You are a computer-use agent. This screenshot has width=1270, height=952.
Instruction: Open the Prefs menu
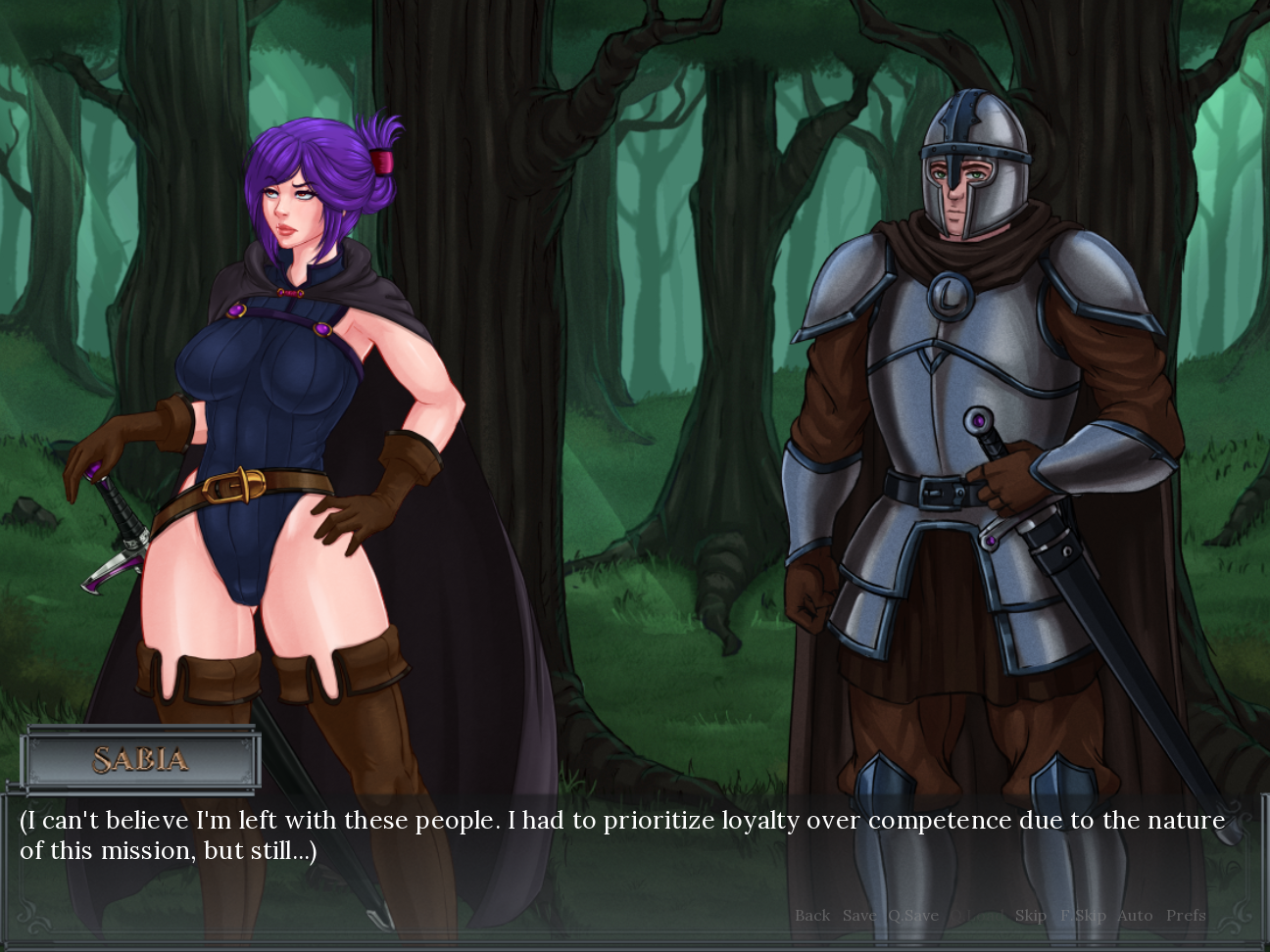coord(1186,916)
